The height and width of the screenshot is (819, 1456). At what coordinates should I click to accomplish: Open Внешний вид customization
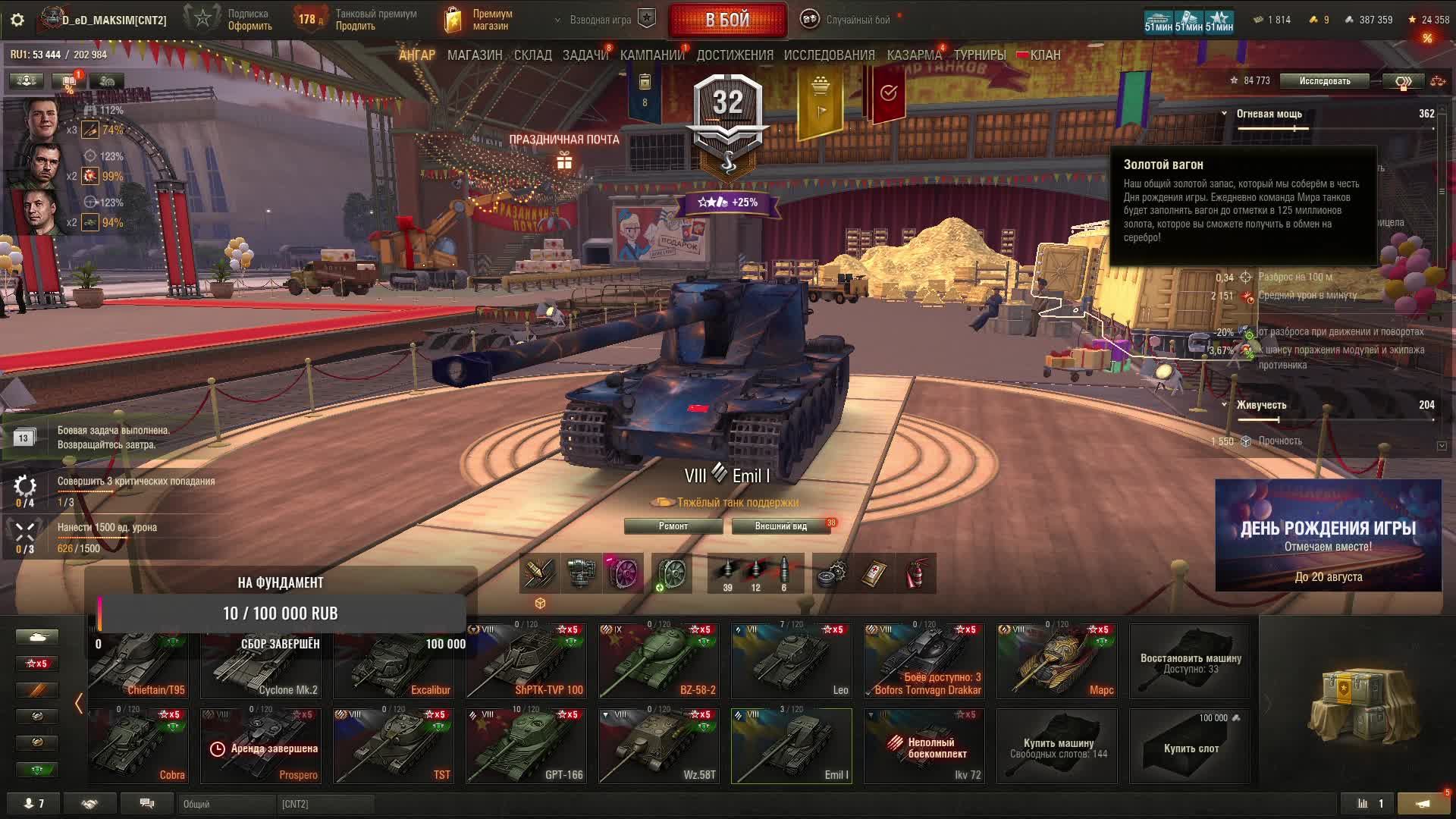[780, 526]
